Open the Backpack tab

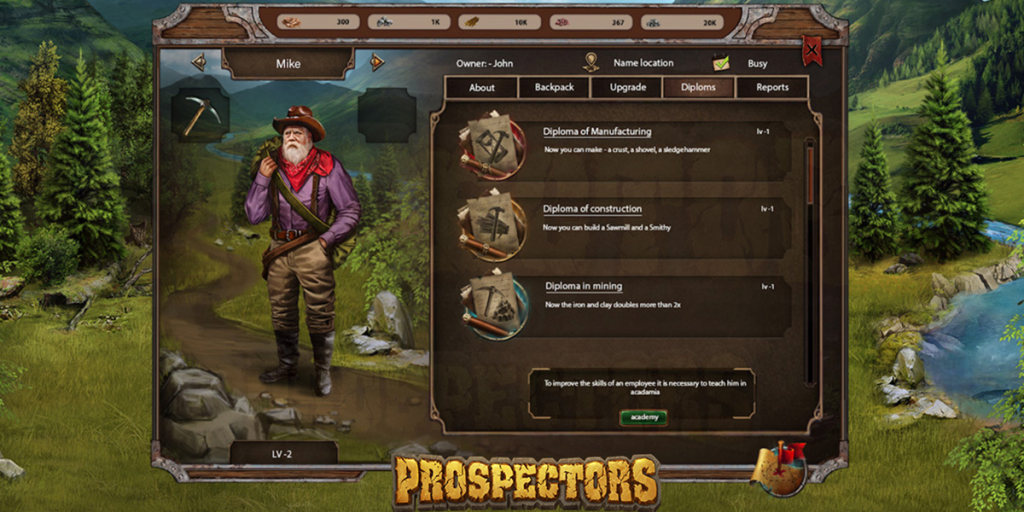tap(554, 87)
